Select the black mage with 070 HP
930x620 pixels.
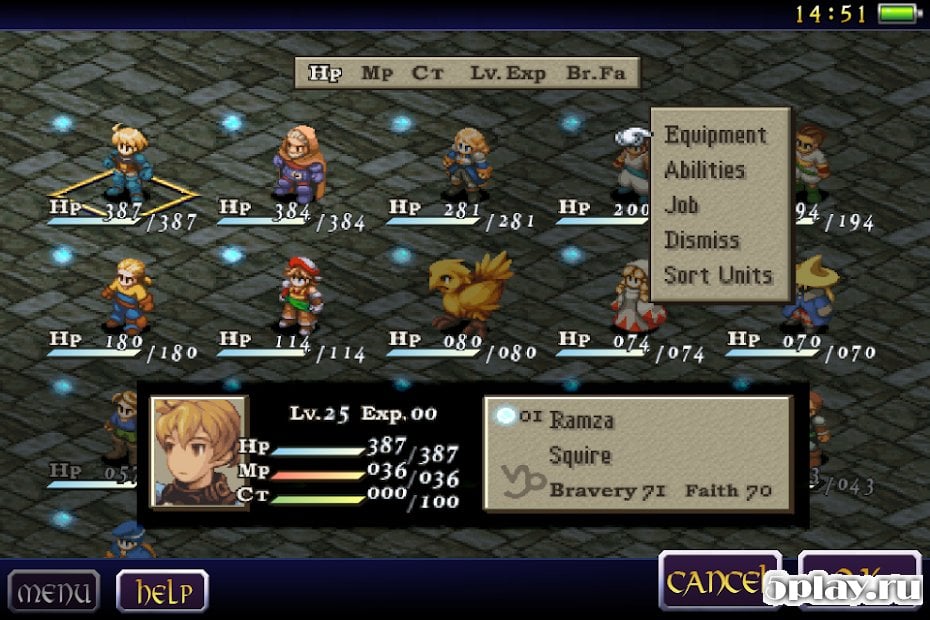tap(808, 295)
